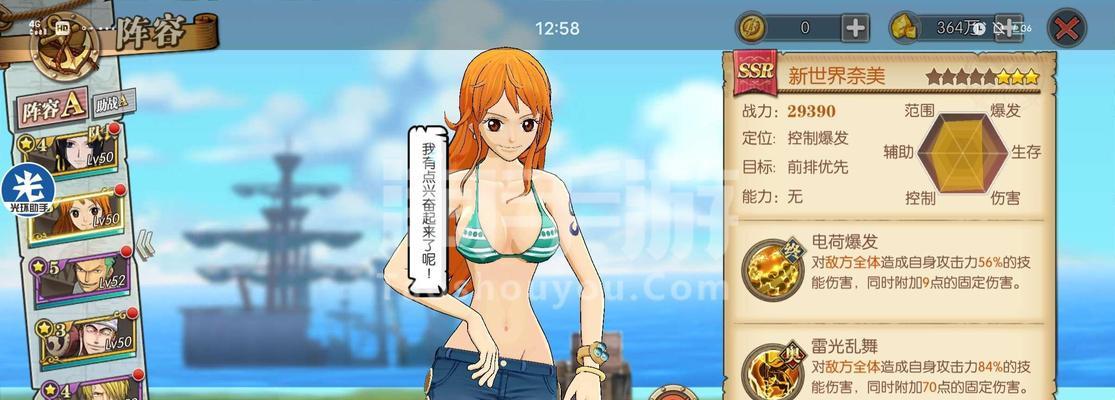The height and width of the screenshot is (400, 1115).
Task: Collapse the roster with the double arrow
Action: coord(145,243)
